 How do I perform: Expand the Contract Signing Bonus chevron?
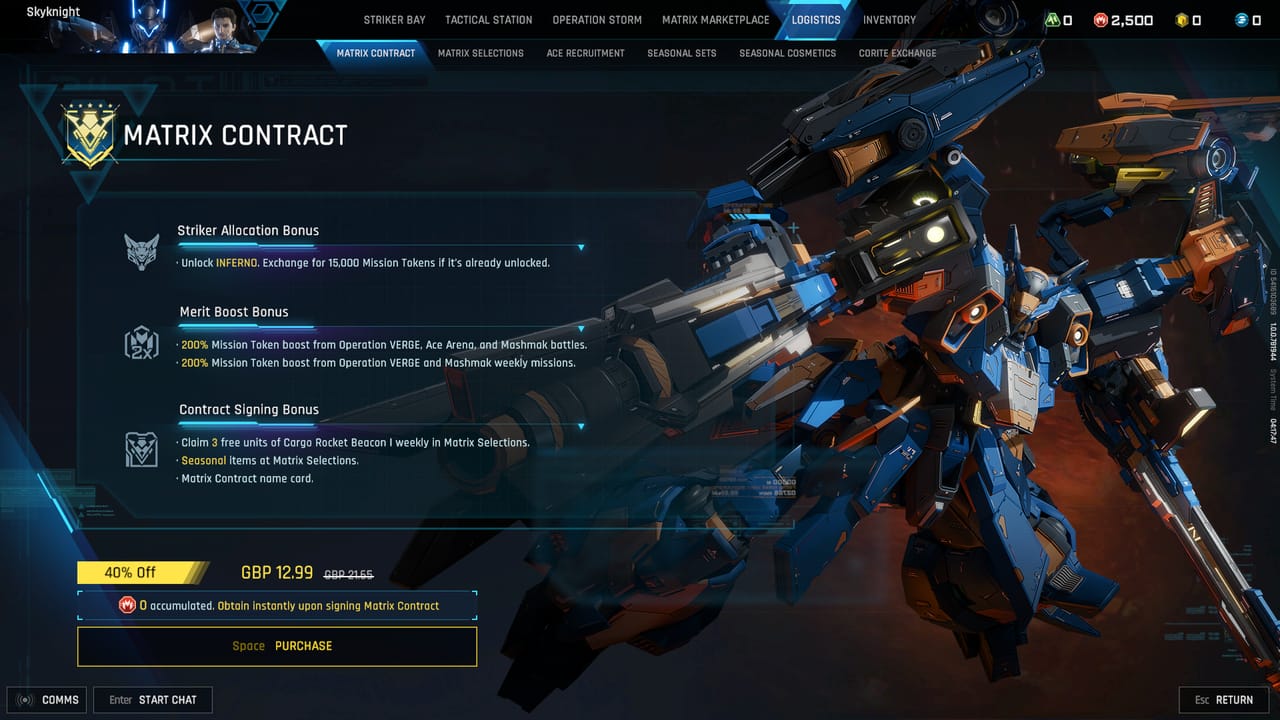(x=580, y=427)
